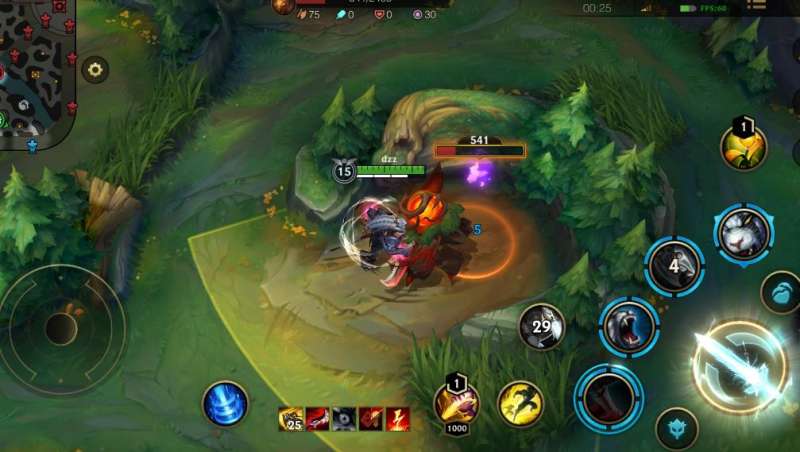Activate the white beast face ability
The height and width of the screenshot is (452, 800).
click(x=744, y=234)
